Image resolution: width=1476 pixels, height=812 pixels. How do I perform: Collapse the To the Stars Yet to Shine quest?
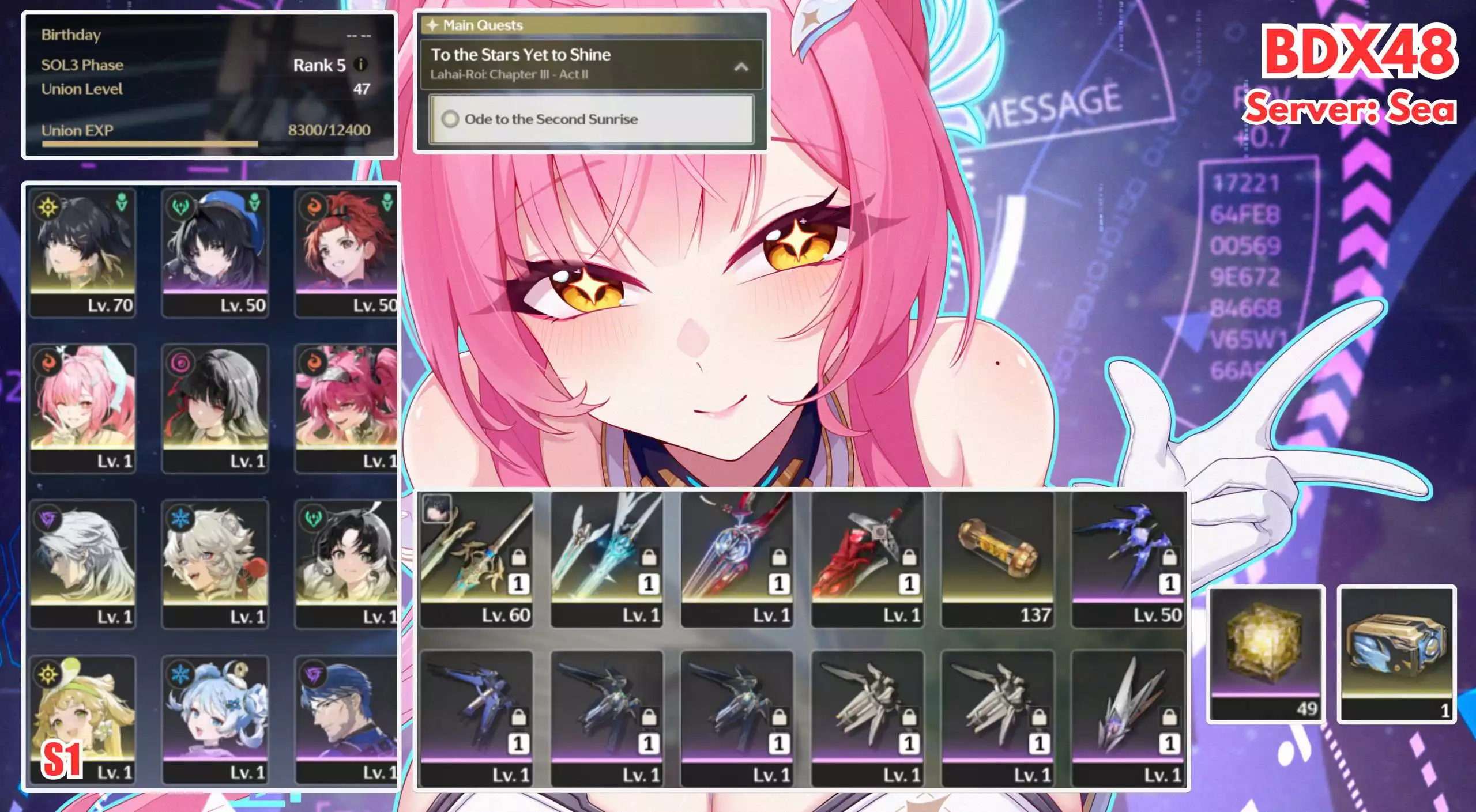741,67
